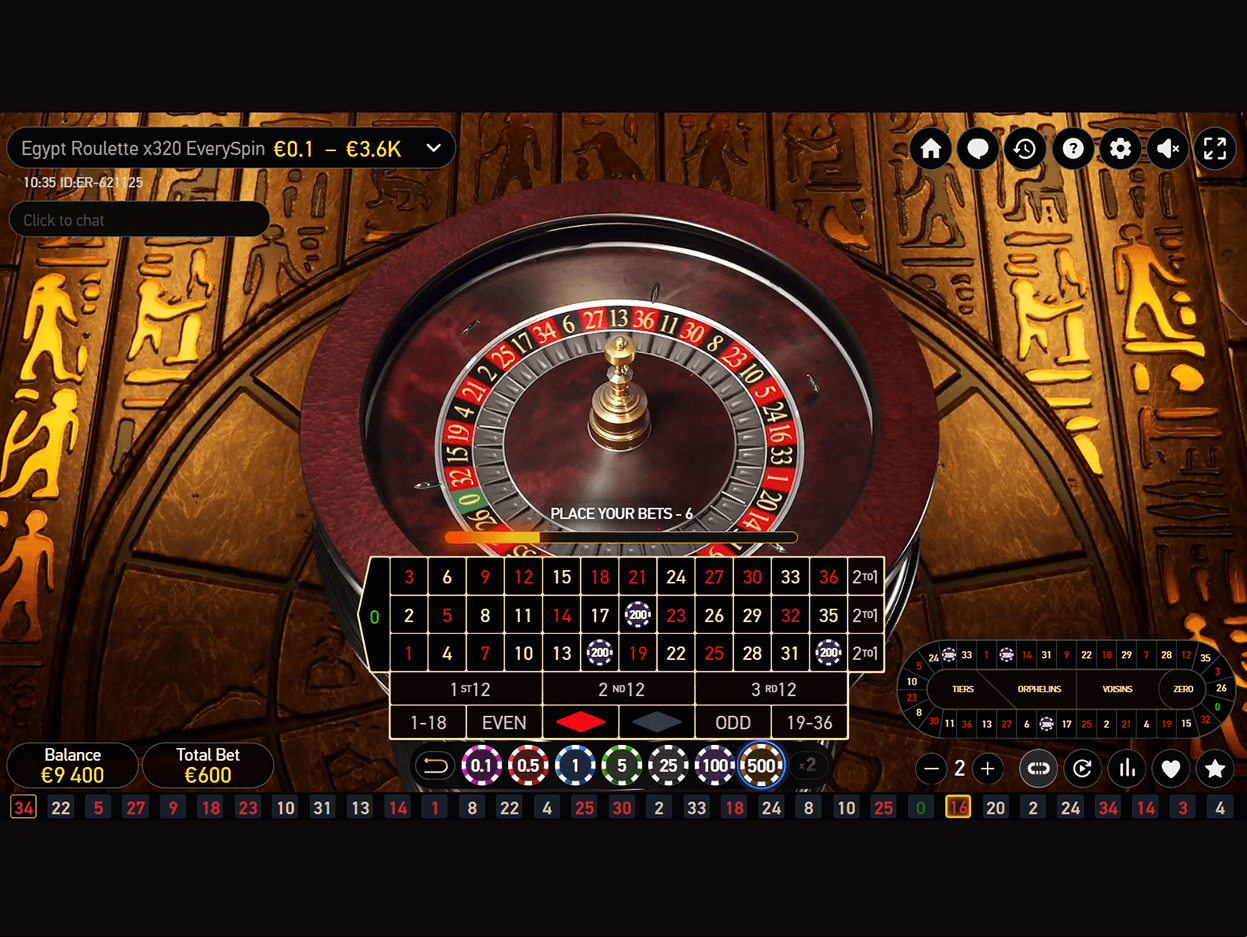Increase the neighbours count with plus
Viewport: 1247px width, 937px height.
click(988, 768)
